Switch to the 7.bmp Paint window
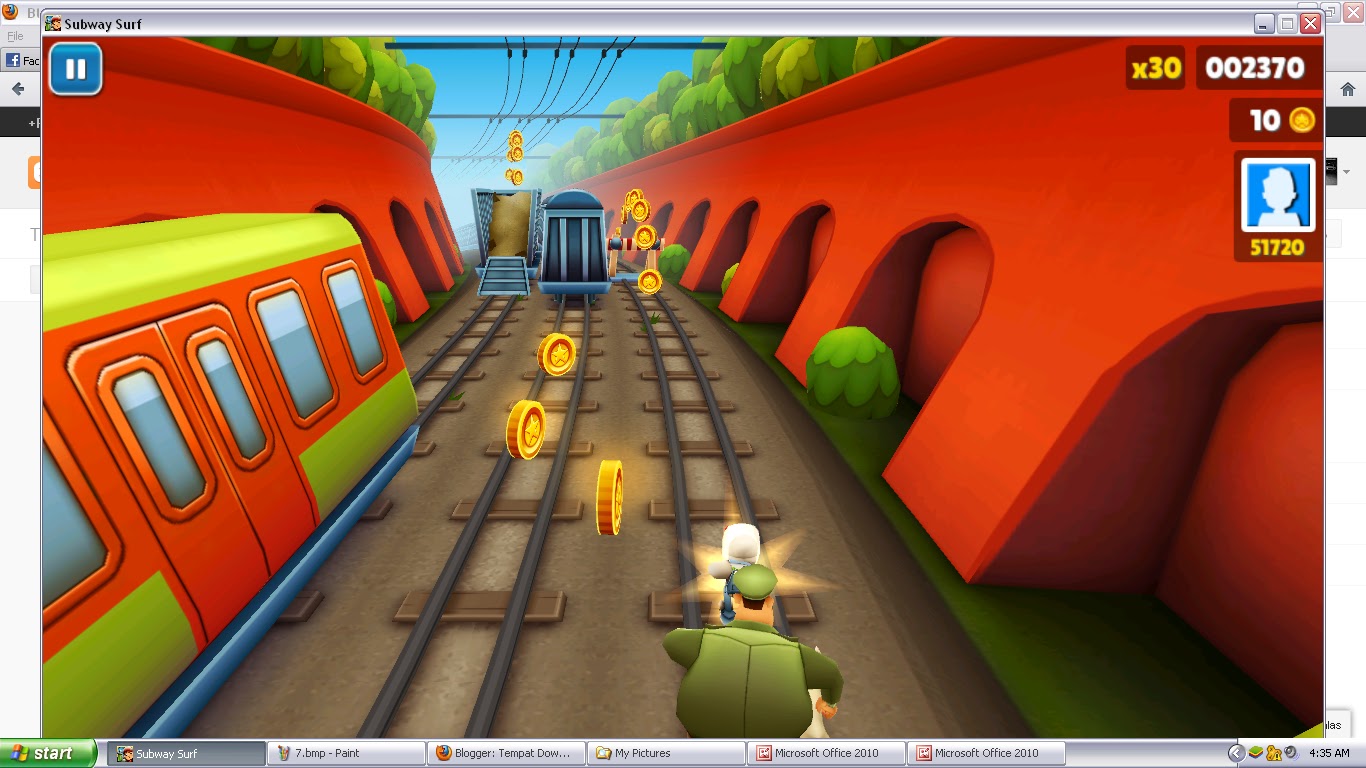The width and height of the screenshot is (1366, 768). [345, 753]
